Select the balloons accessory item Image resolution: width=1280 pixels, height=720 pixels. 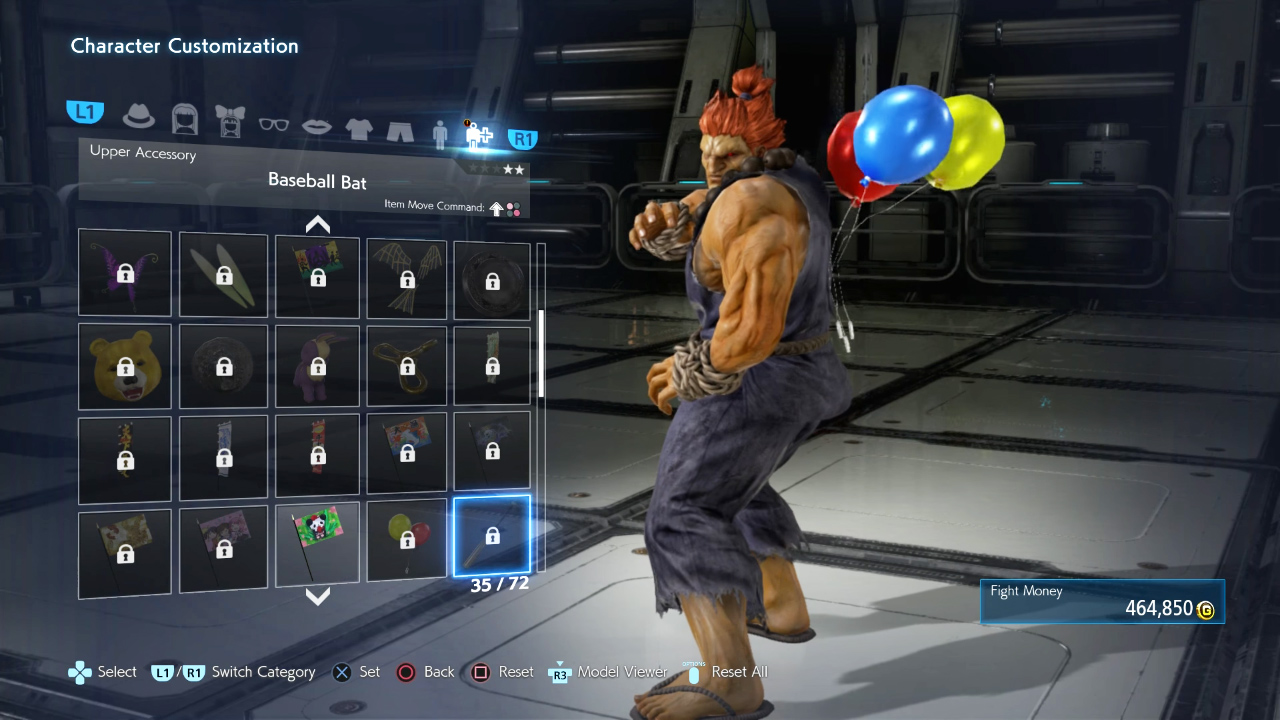(407, 541)
